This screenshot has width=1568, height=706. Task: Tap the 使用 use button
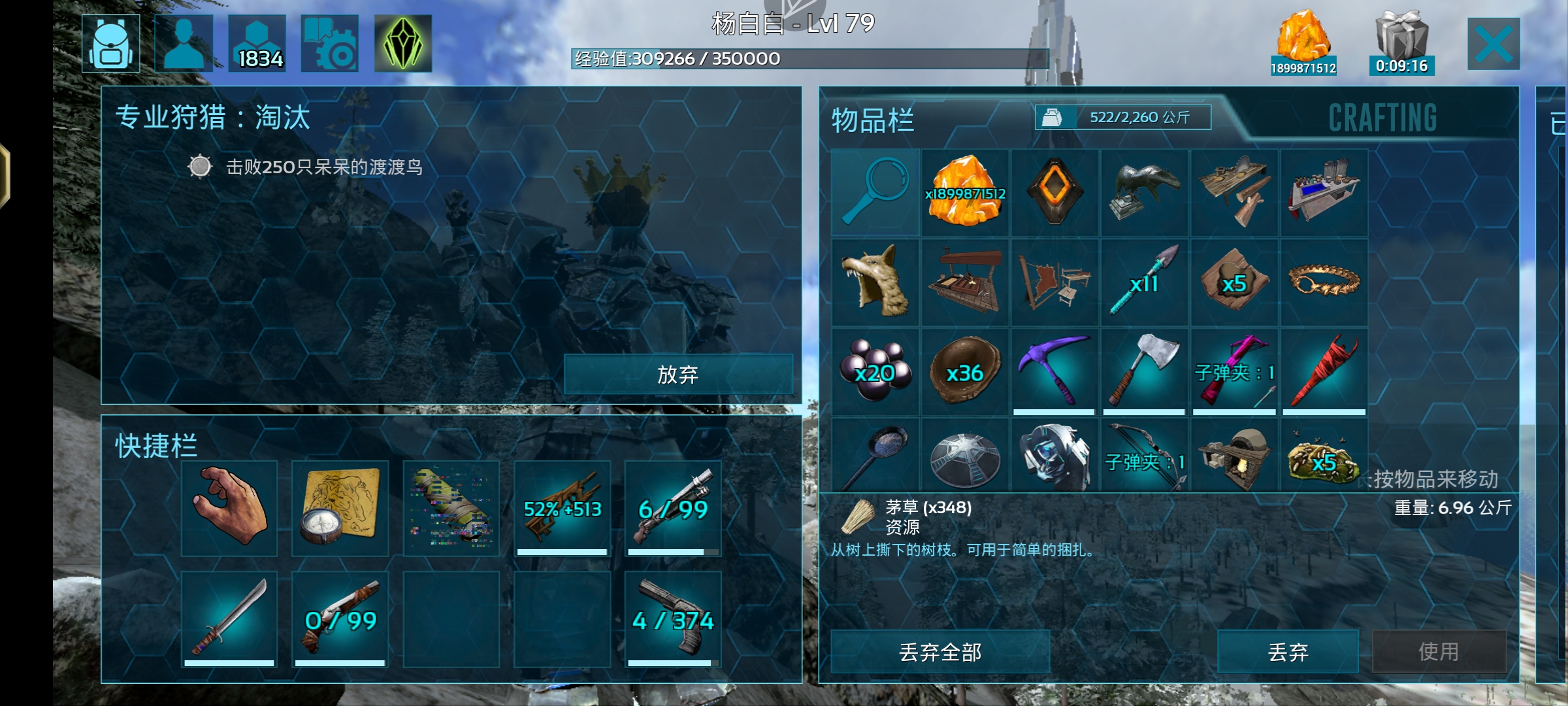[1439, 652]
